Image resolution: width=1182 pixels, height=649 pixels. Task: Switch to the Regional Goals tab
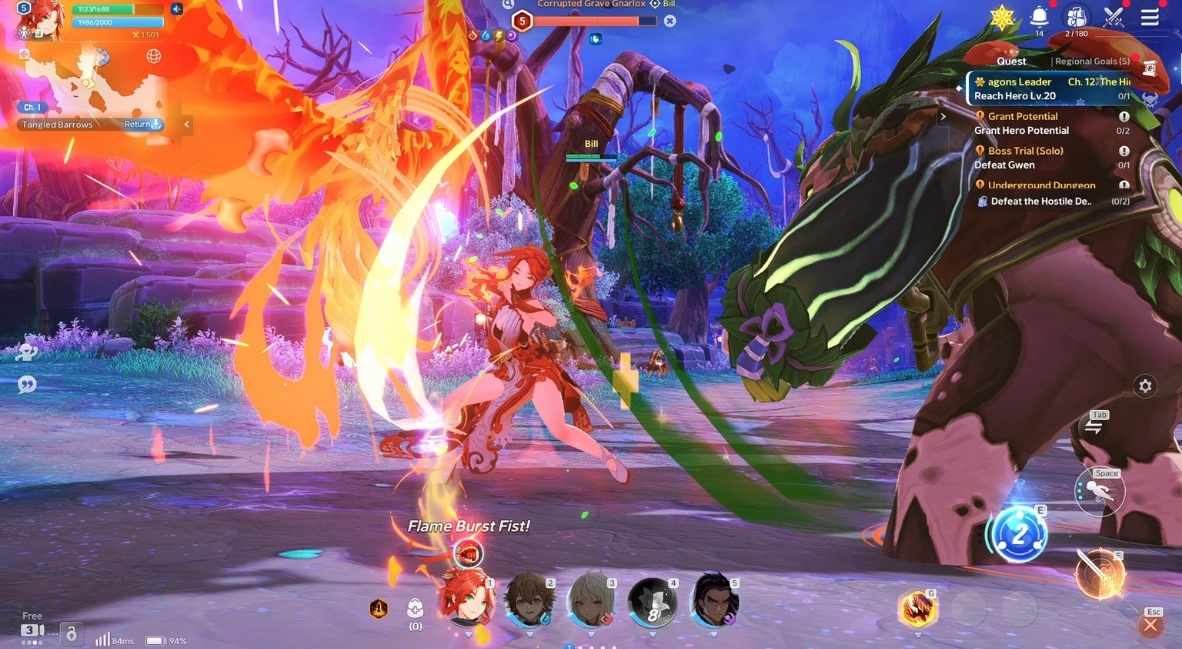click(1093, 61)
